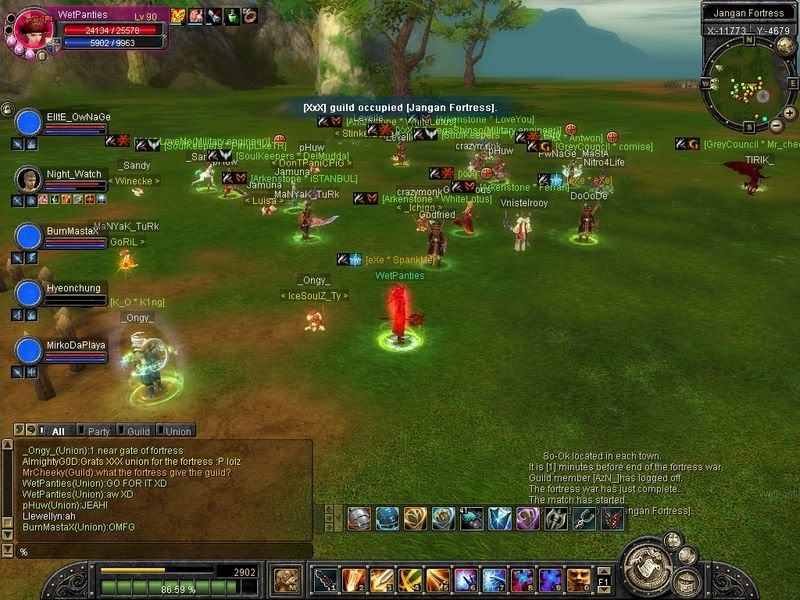The height and width of the screenshot is (600, 800).
Task: Select the Union chat tab
Action: [x=178, y=431]
